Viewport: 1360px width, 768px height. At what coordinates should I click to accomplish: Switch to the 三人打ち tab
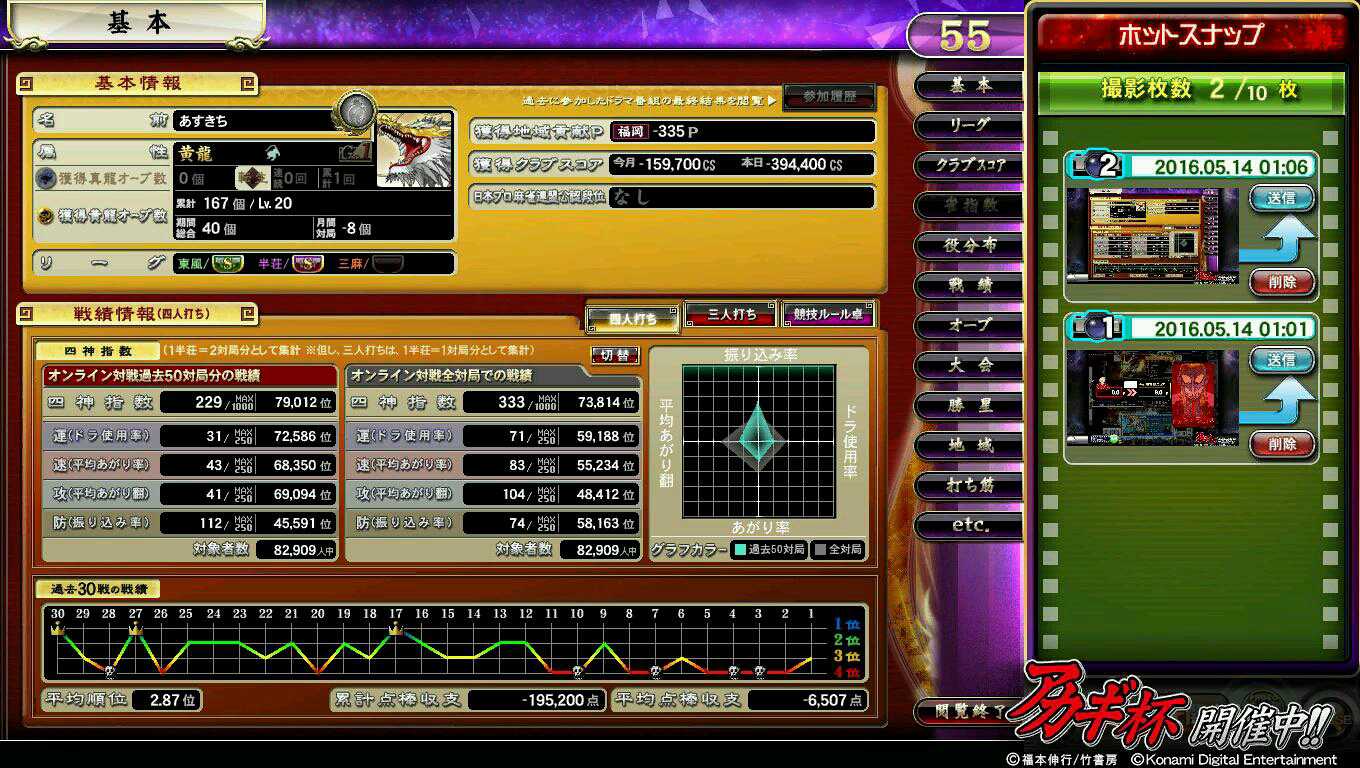click(731, 315)
